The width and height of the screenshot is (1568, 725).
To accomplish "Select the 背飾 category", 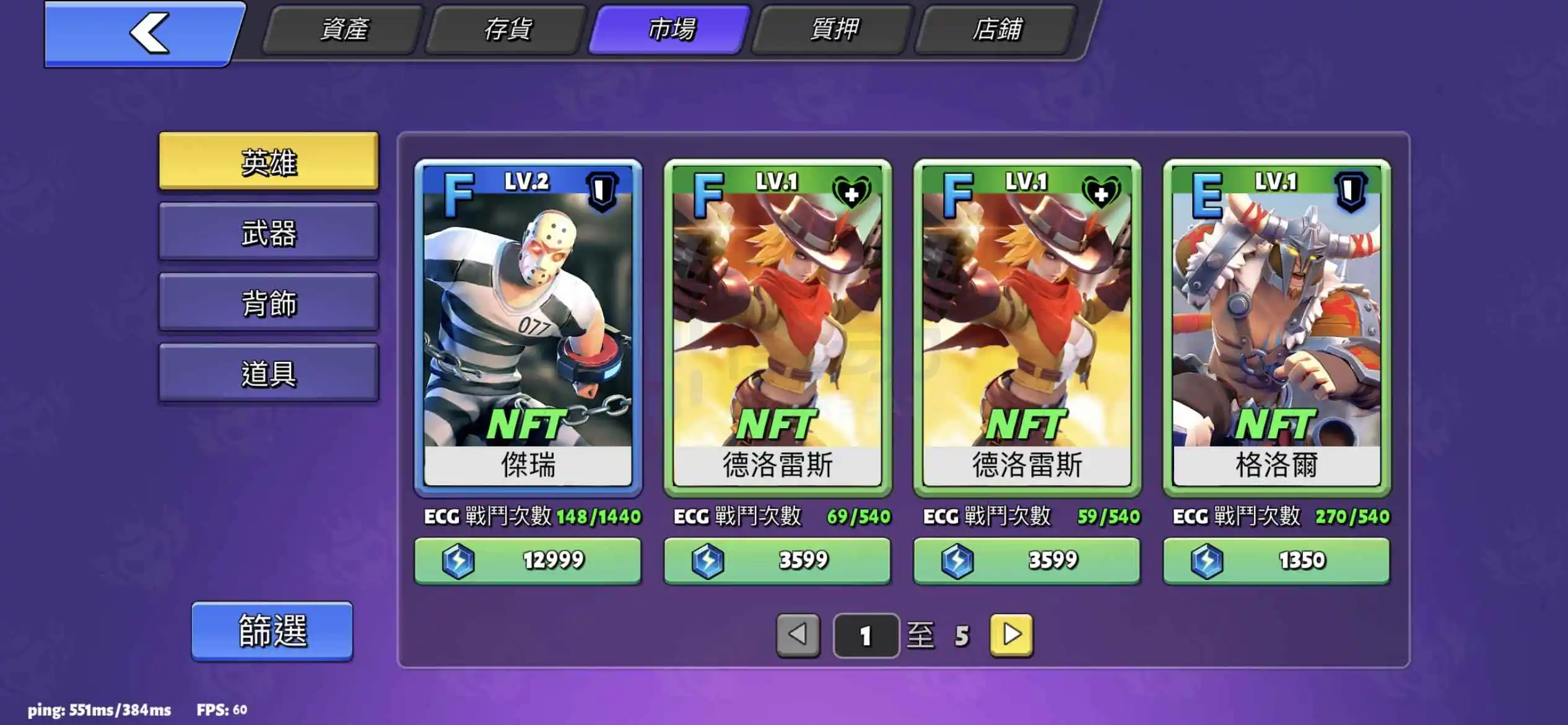I will [x=269, y=303].
